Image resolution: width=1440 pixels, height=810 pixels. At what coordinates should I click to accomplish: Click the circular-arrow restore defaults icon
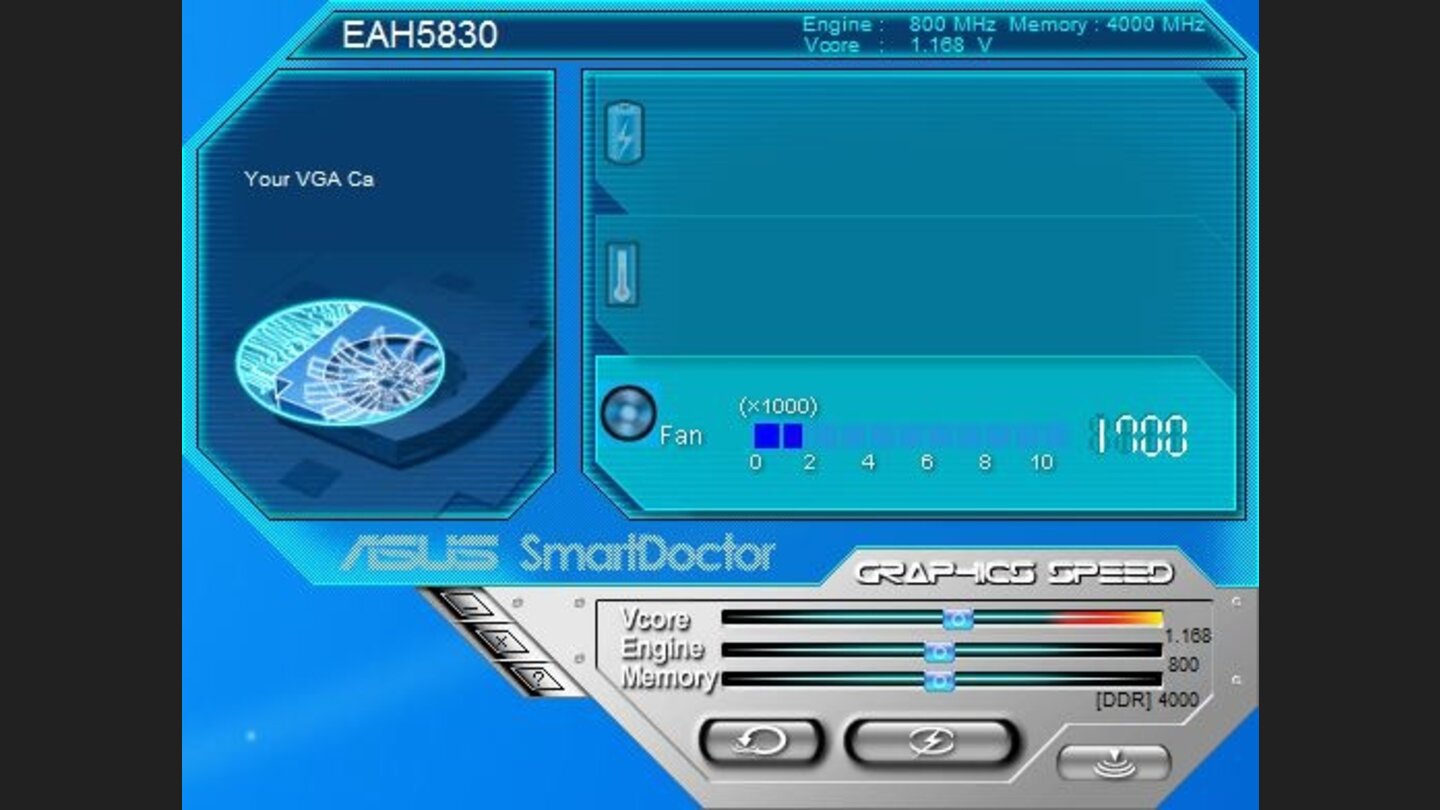coord(760,741)
